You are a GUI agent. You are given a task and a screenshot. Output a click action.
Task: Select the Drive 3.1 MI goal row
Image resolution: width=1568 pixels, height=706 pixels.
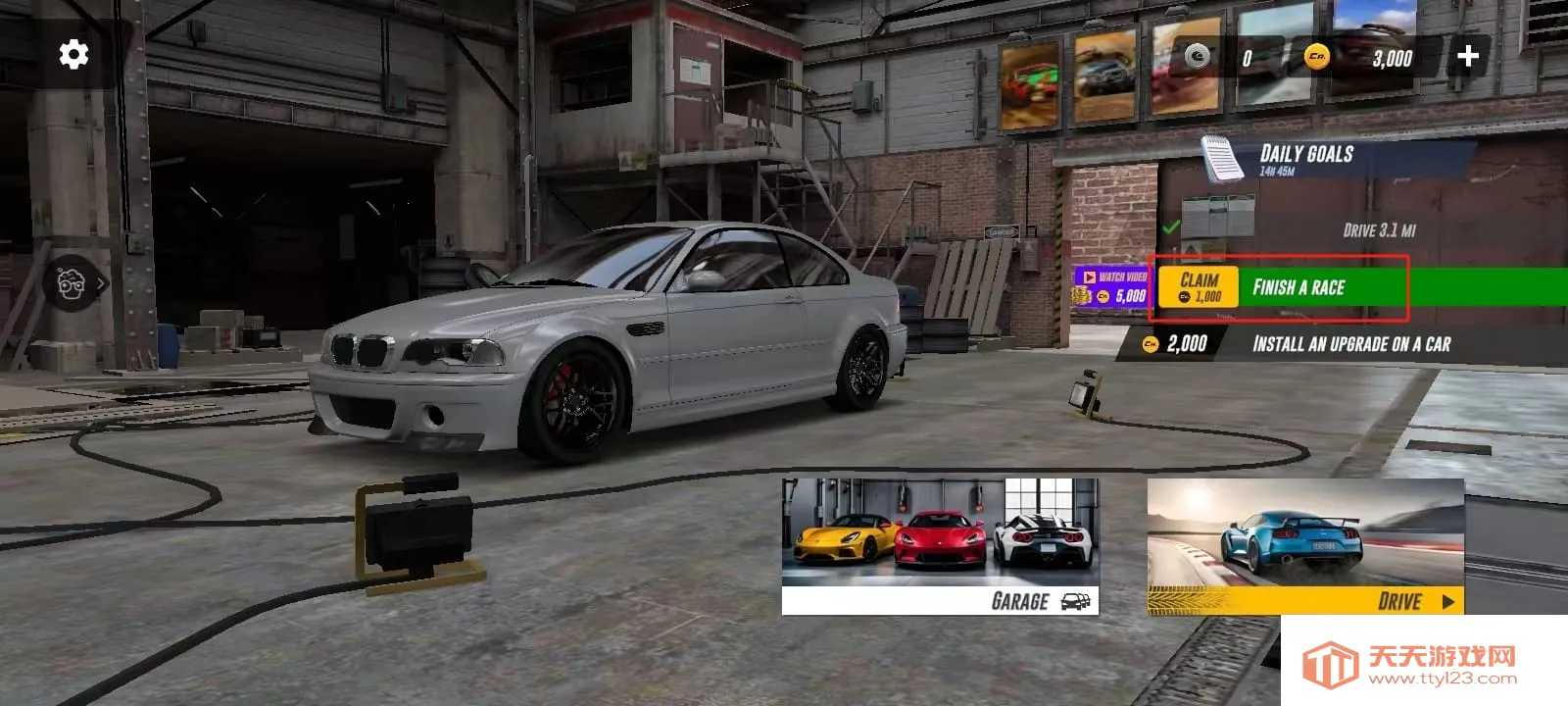1378,230
